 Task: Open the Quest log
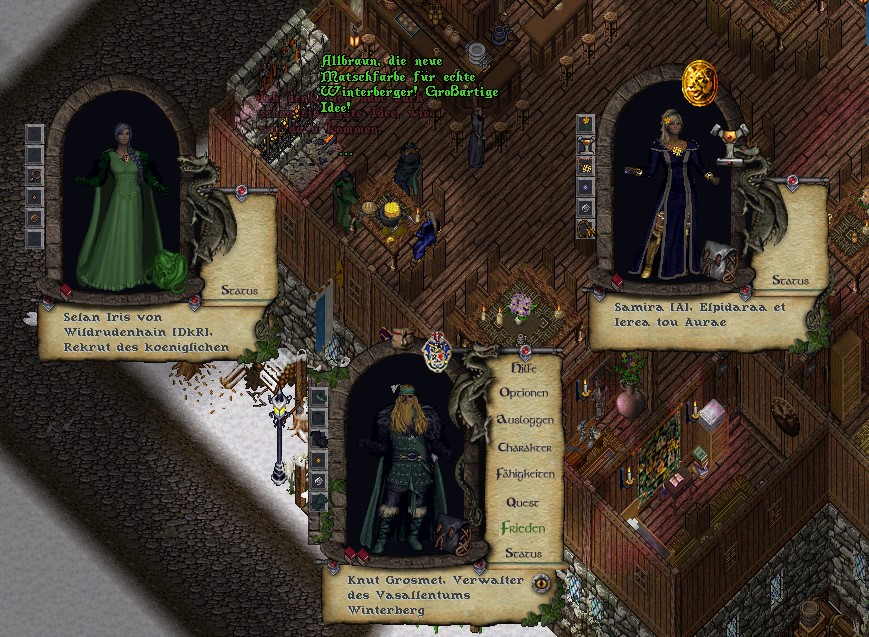pos(523,502)
